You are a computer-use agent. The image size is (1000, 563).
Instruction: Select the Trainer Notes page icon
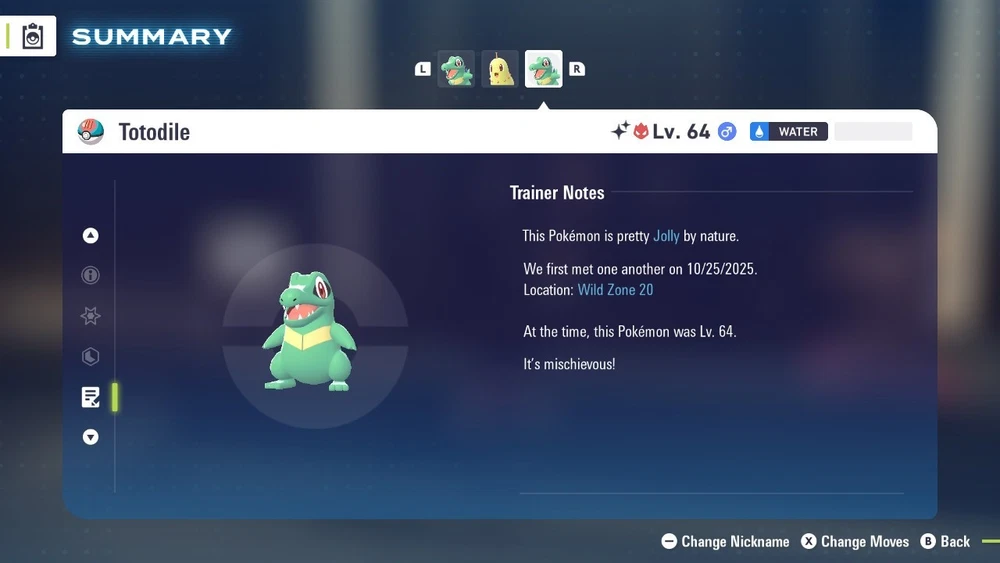click(x=91, y=397)
